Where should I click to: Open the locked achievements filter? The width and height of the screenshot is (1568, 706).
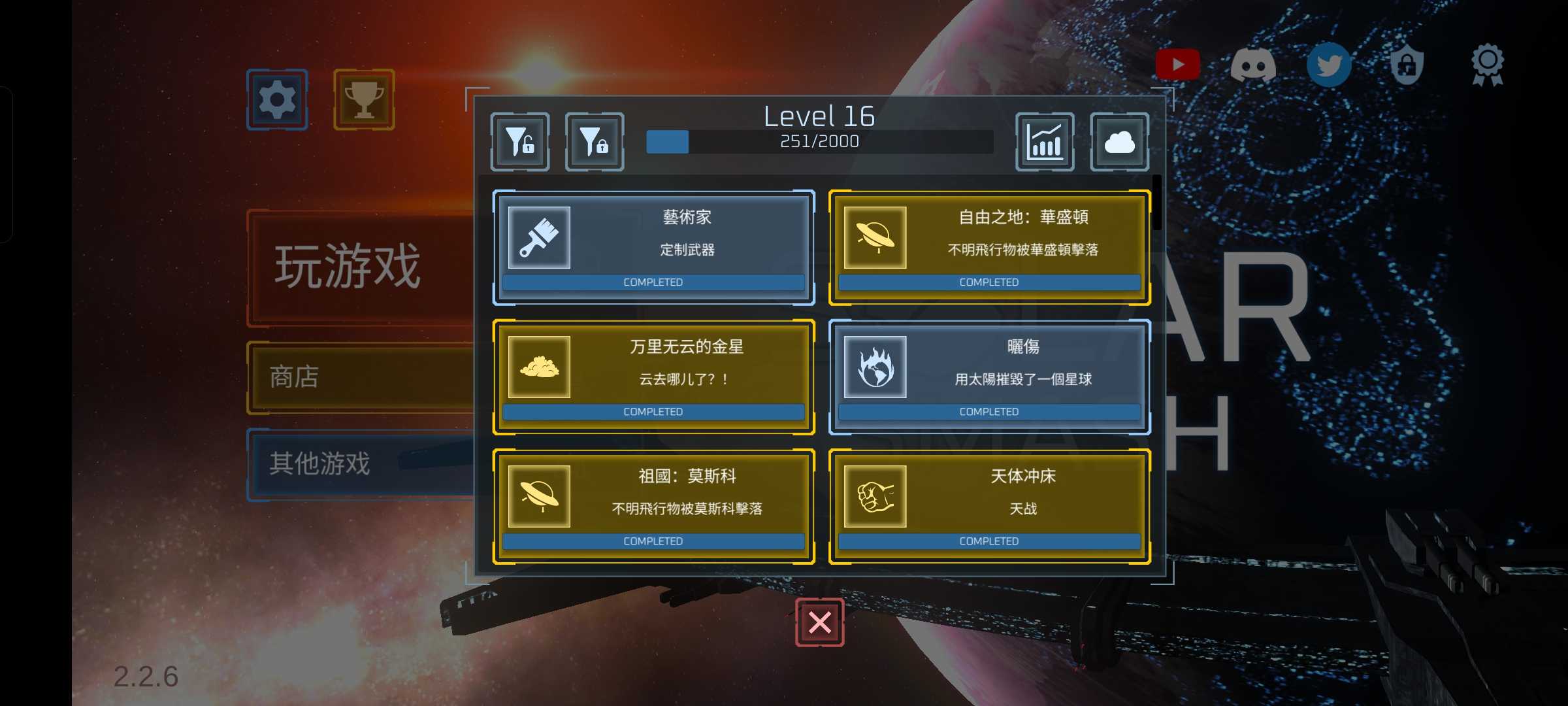click(594, 142)
